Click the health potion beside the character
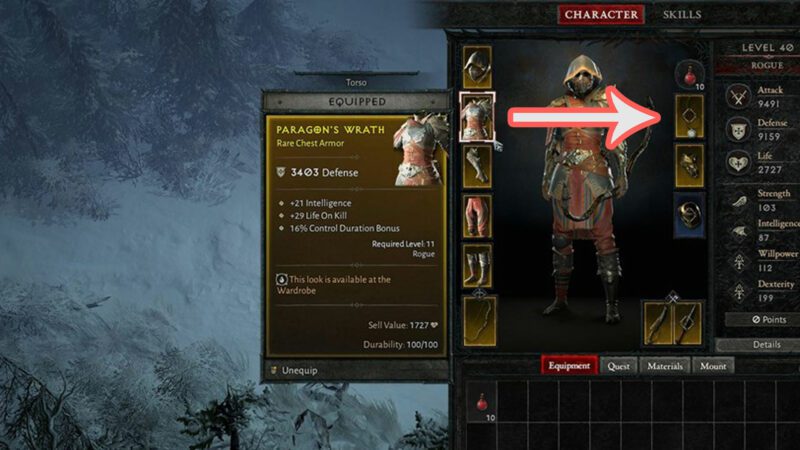The height and width of the screenshot is (450, 800). point(689,73)
